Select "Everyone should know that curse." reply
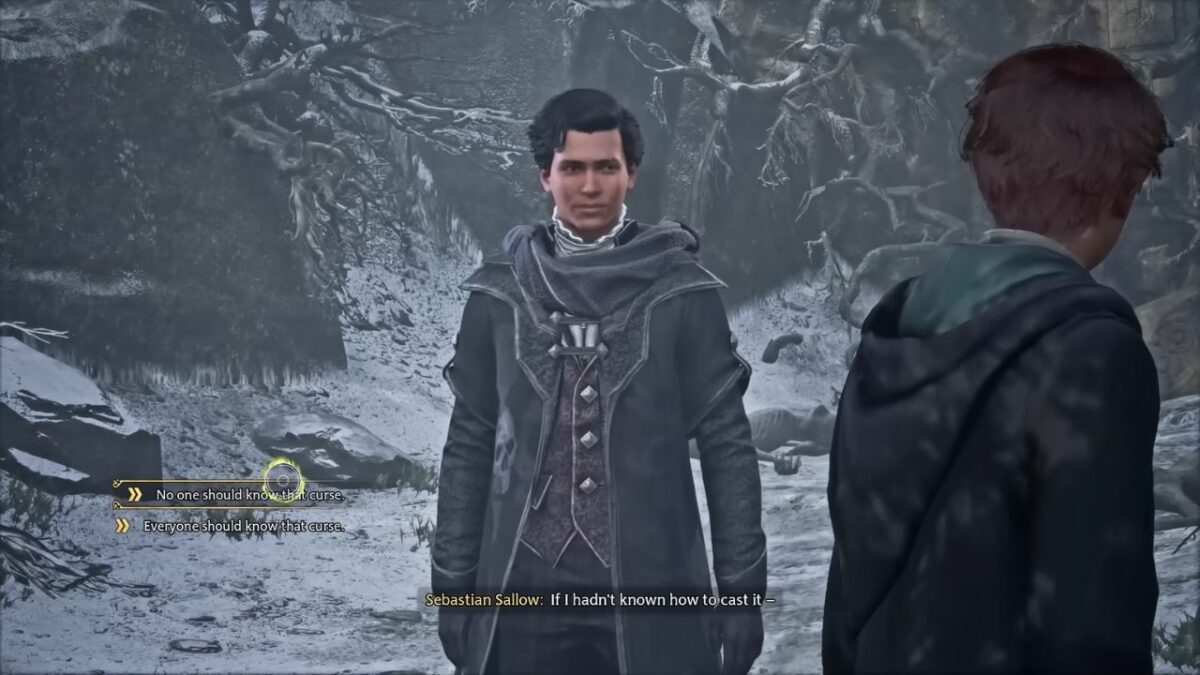This screenshot has height=675, width=1200. pyautogui.click(x=243, y=525)
